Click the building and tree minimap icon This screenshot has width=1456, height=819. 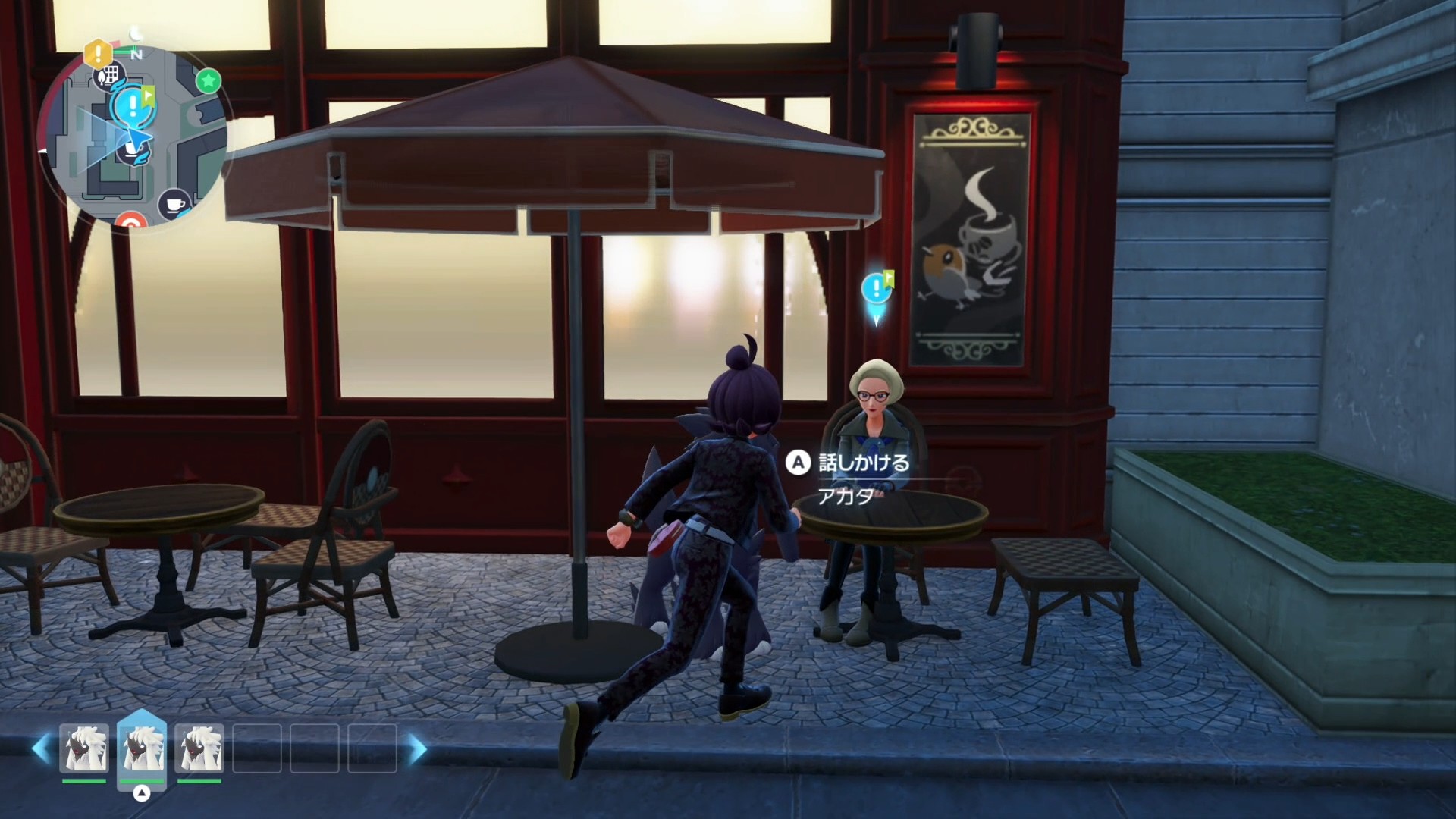(x=108, y=76)
